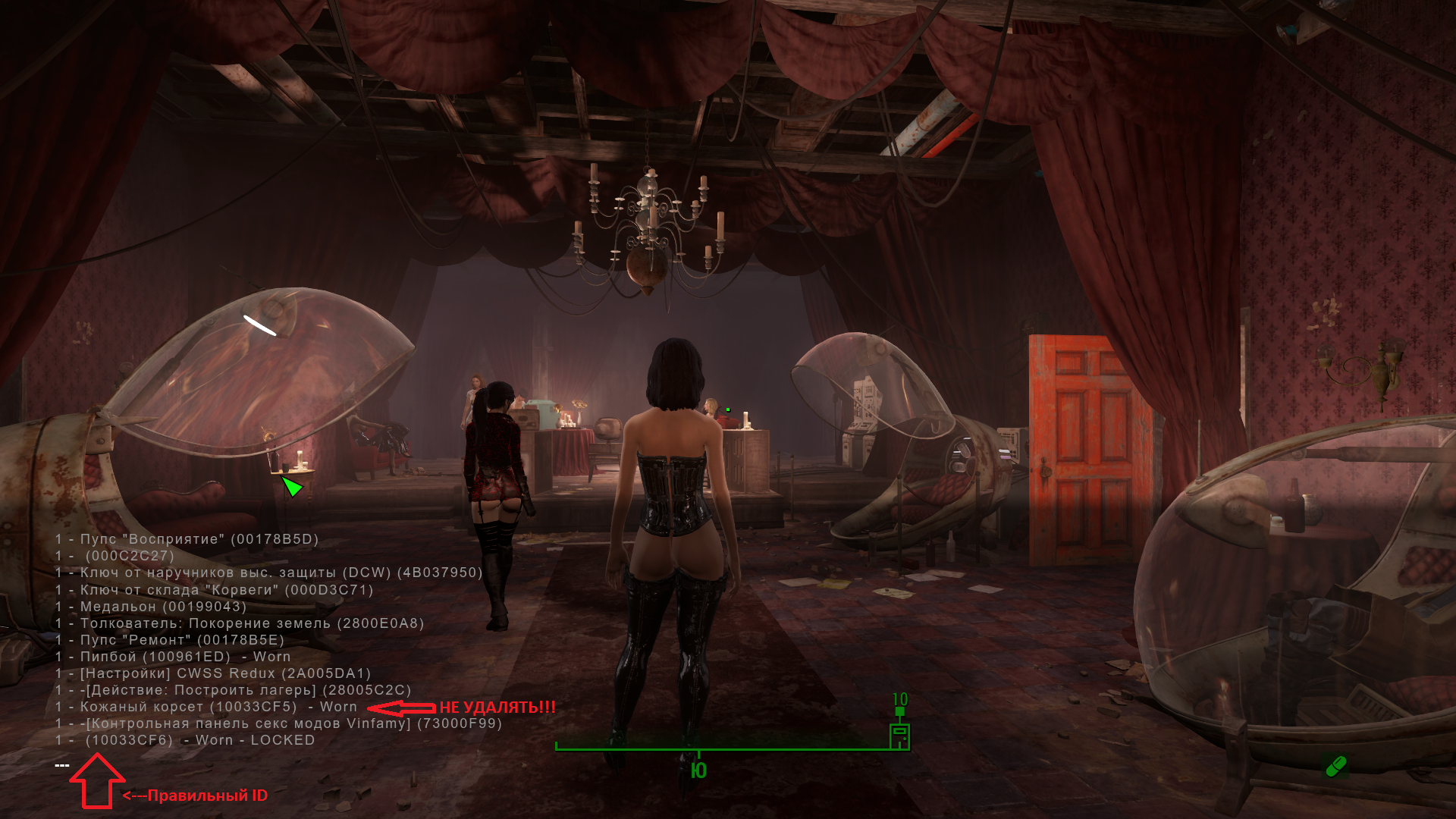Image resolution: width=1456 pixels, height=819 pixels.
Task: Select the location marker on the compass
Action: point(899,733)
